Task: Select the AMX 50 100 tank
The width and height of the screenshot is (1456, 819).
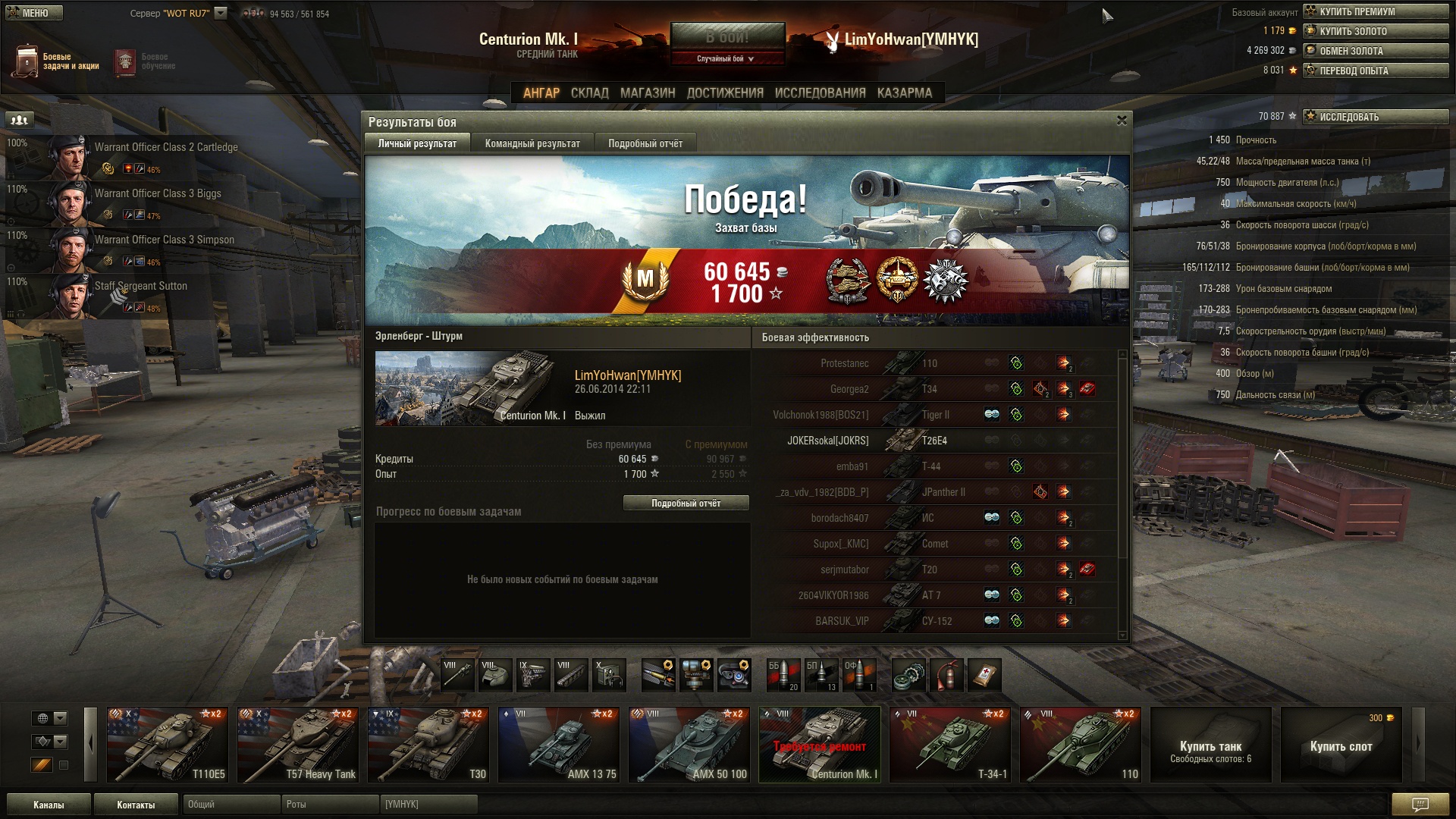Action: click(x=689, y=744)
